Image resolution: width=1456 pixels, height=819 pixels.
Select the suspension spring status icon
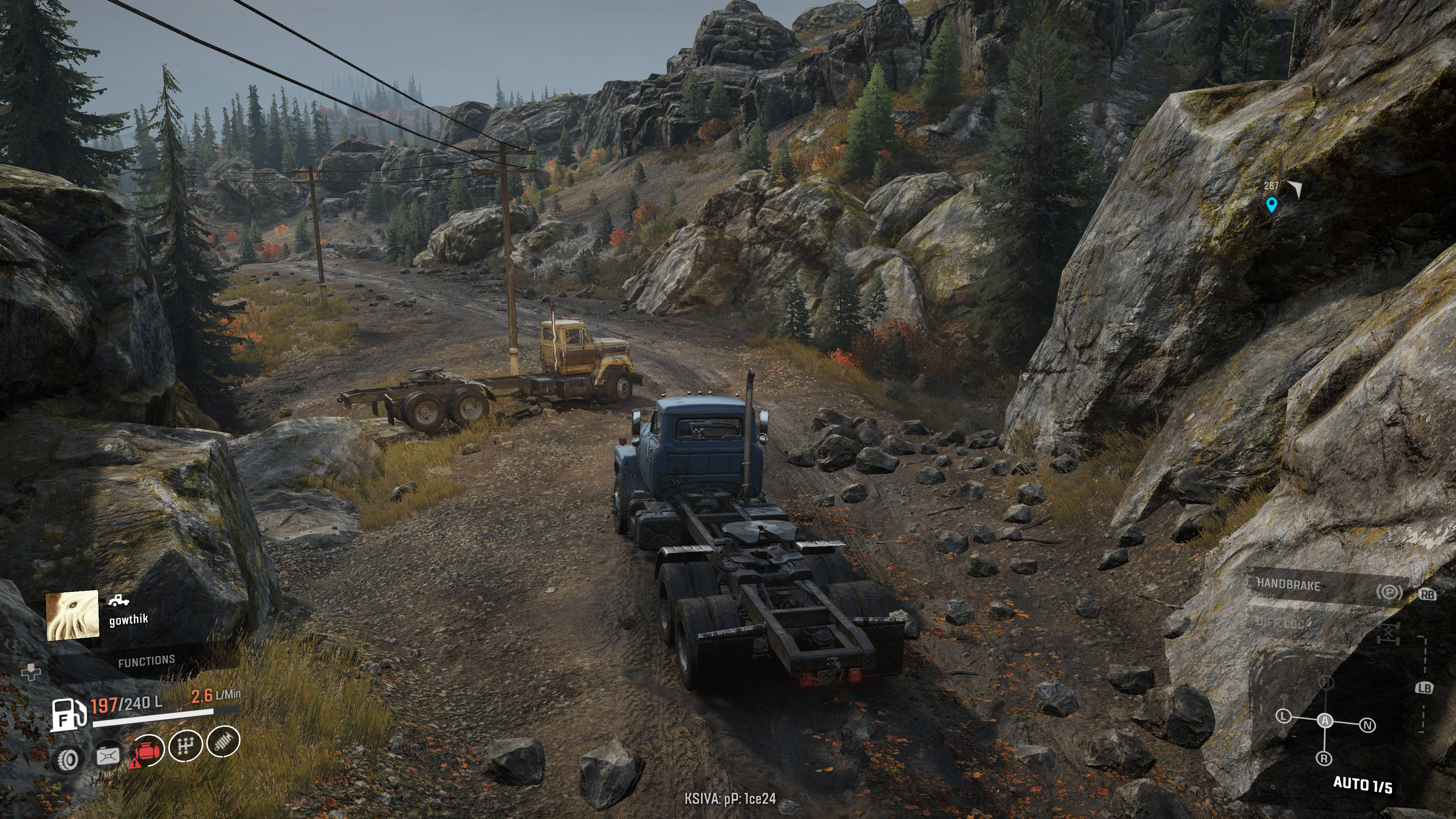223,742
